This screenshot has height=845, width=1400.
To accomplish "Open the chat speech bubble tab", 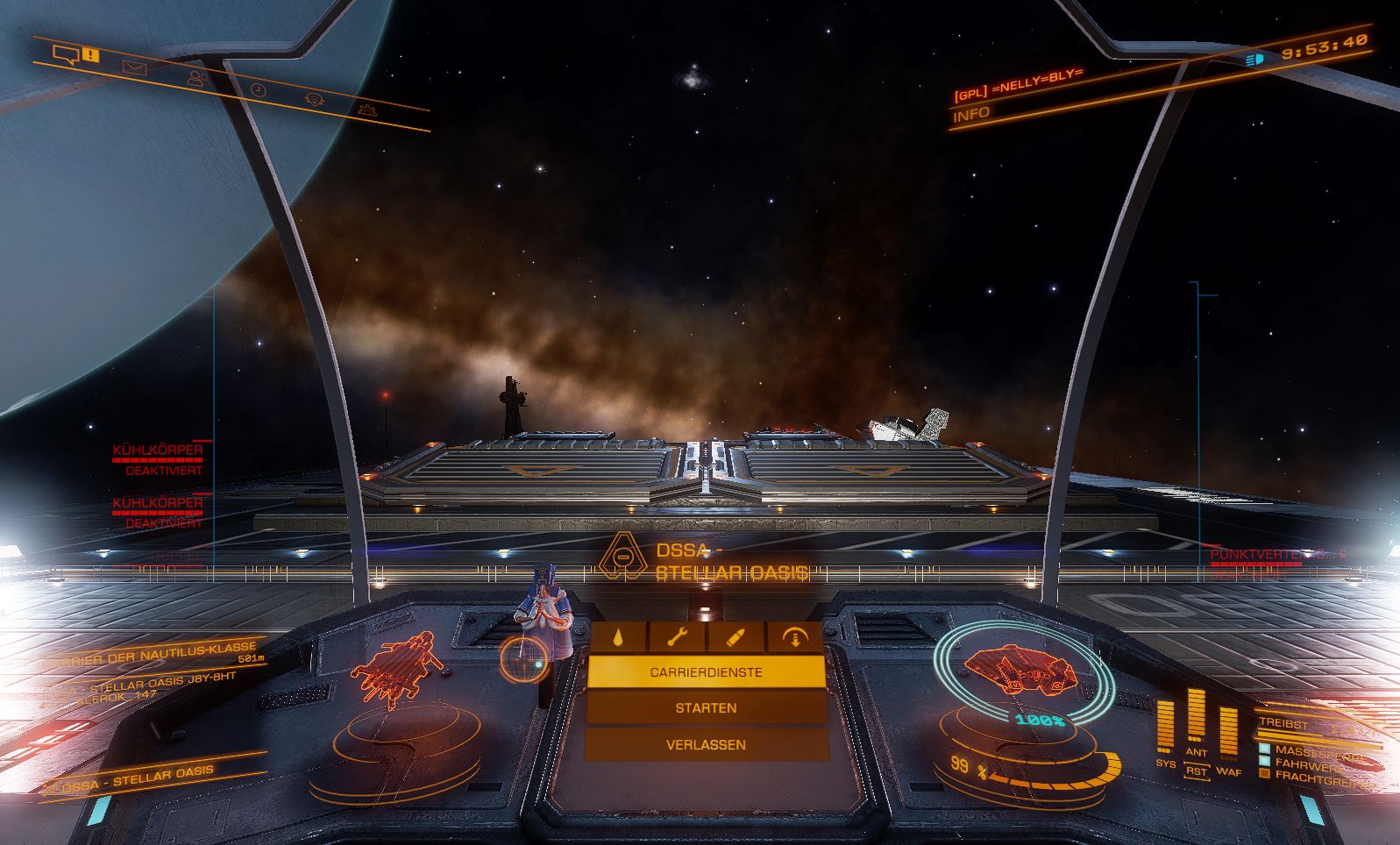I will 67,55.
